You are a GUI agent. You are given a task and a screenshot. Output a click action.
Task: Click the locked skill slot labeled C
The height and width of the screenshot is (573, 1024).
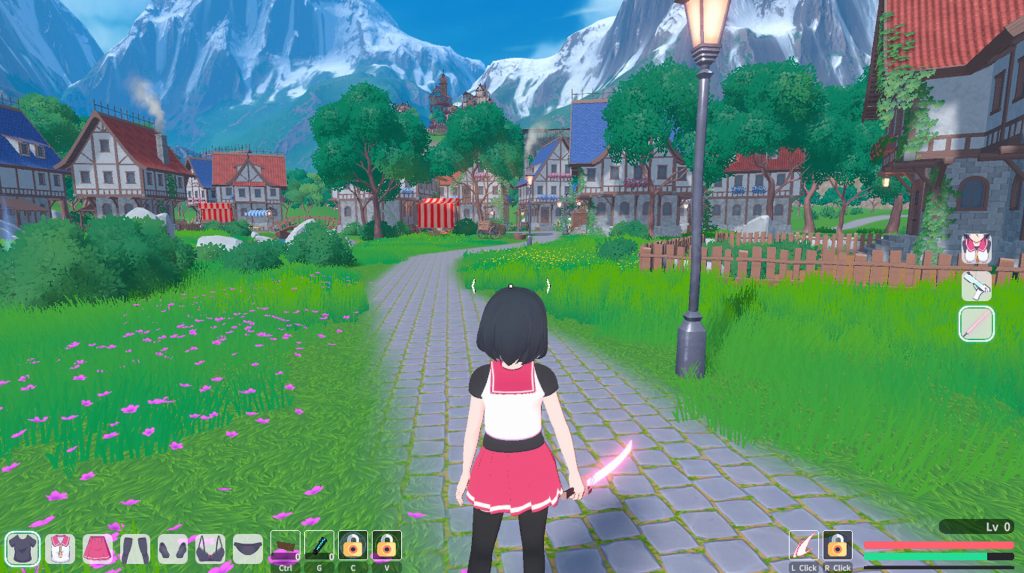click(352, 546)
